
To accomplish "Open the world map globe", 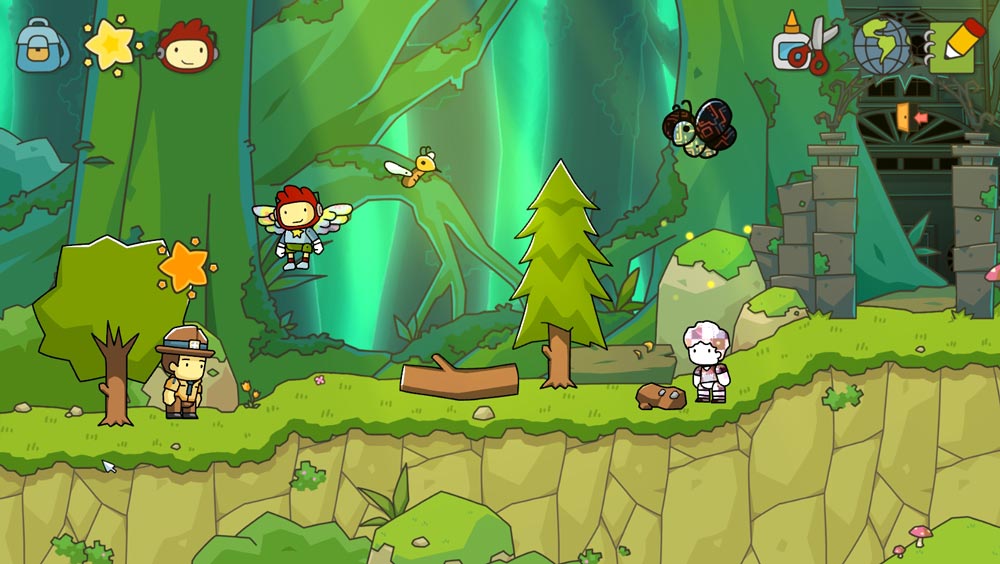I will [880, 46].
